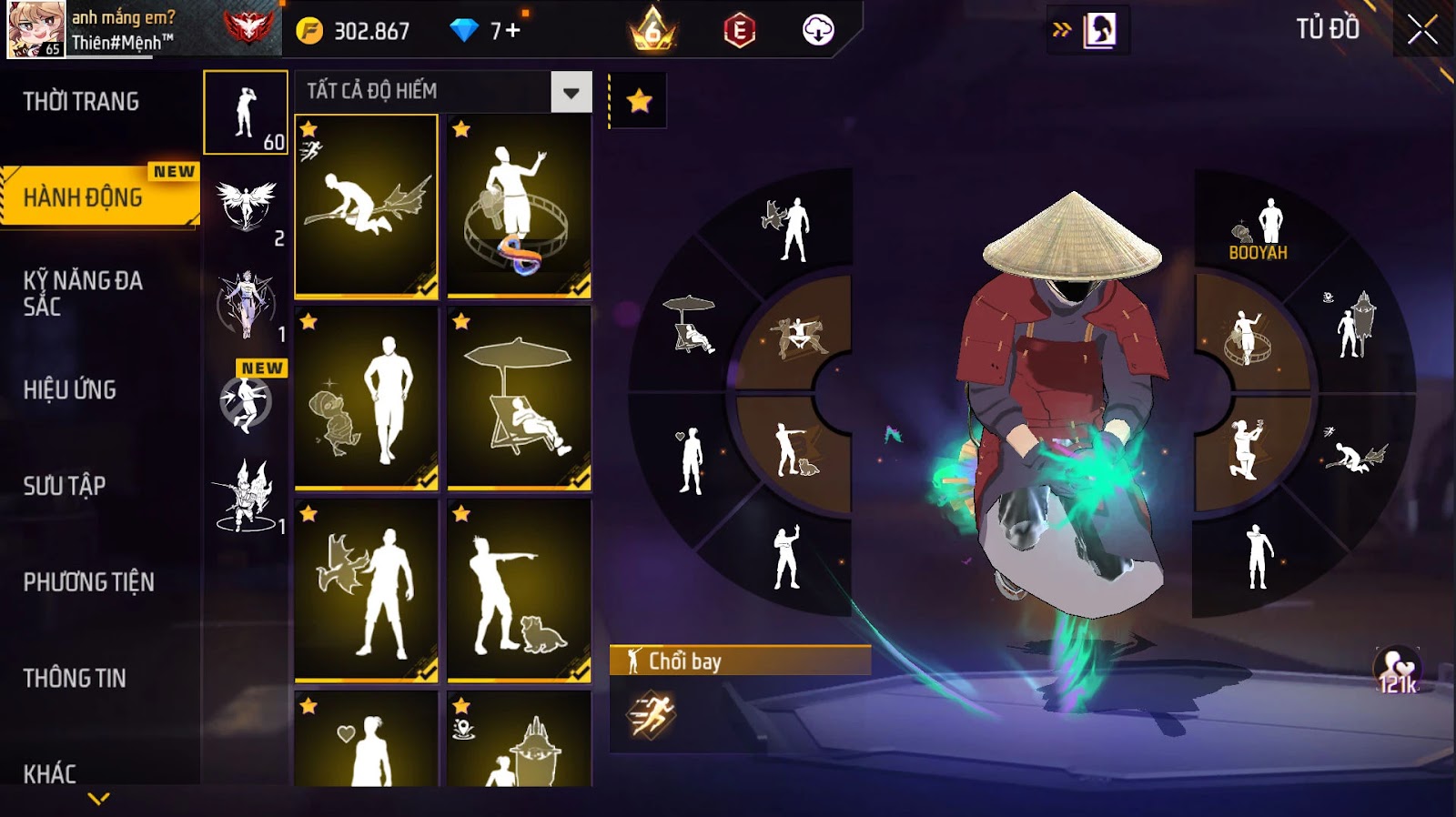
Task: Open the Tất Cả Độ Hiếm dropdown
Action: coord(571,92)
